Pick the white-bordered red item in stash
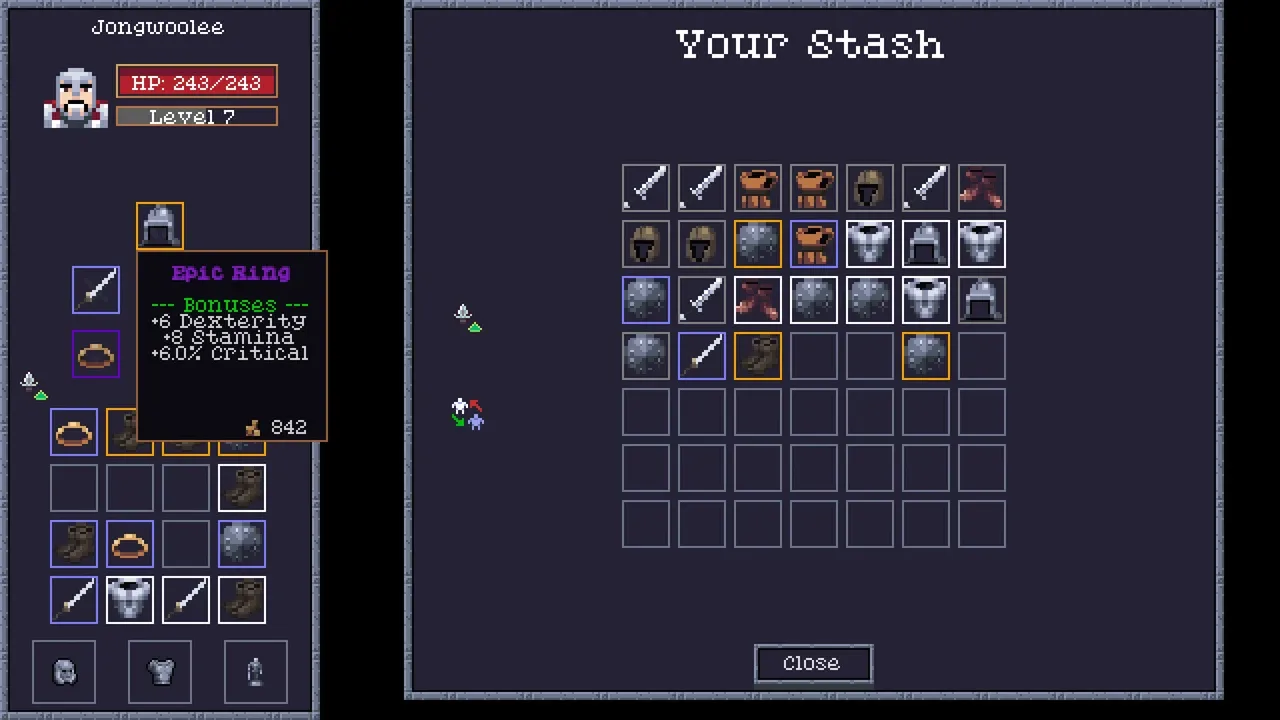The image size is (1280, 720). 758,300
